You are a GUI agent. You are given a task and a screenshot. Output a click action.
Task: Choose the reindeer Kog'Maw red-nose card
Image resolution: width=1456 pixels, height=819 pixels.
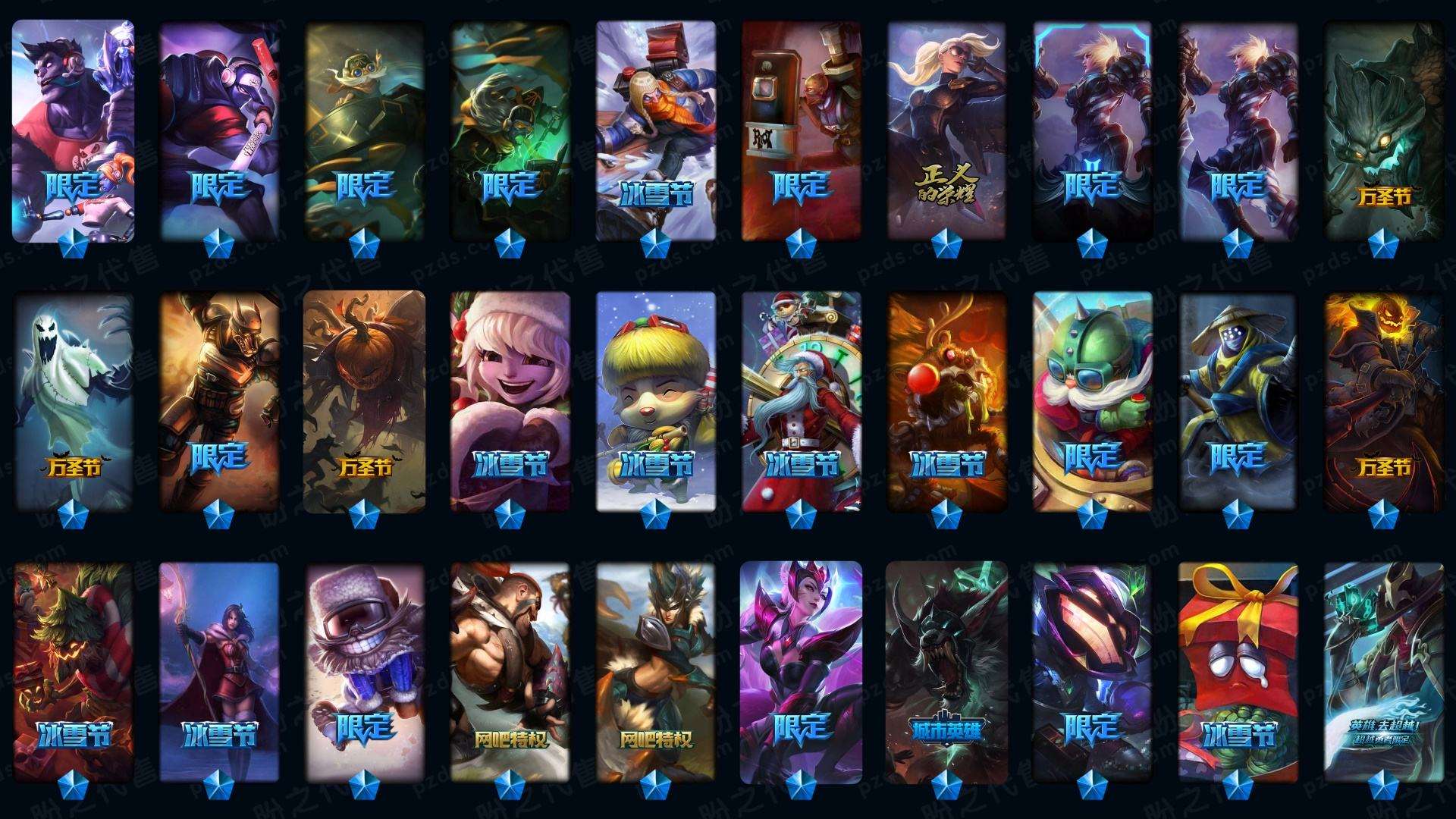point(947,402)
